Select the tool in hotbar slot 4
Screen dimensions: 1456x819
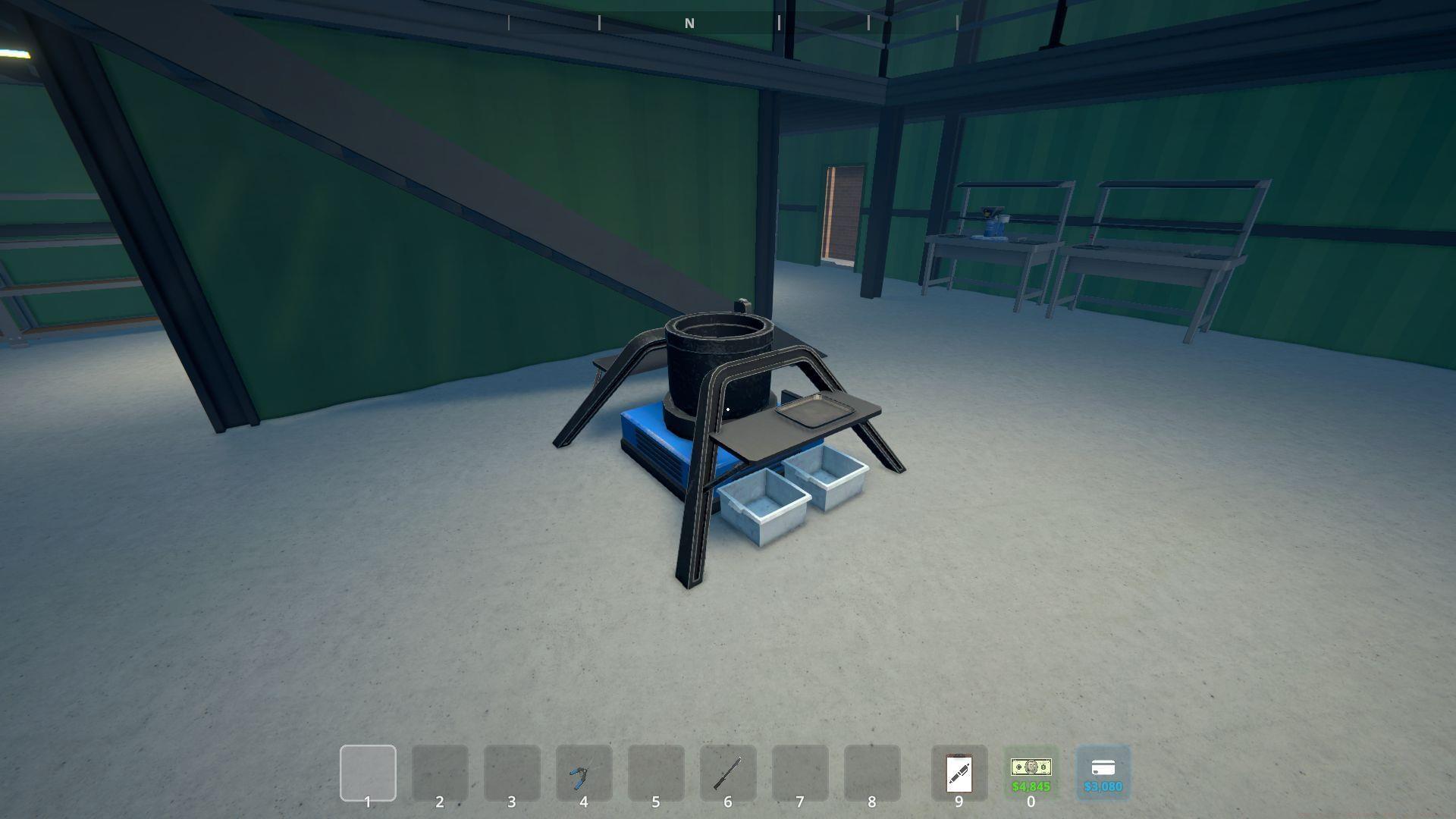pos(583,773)
